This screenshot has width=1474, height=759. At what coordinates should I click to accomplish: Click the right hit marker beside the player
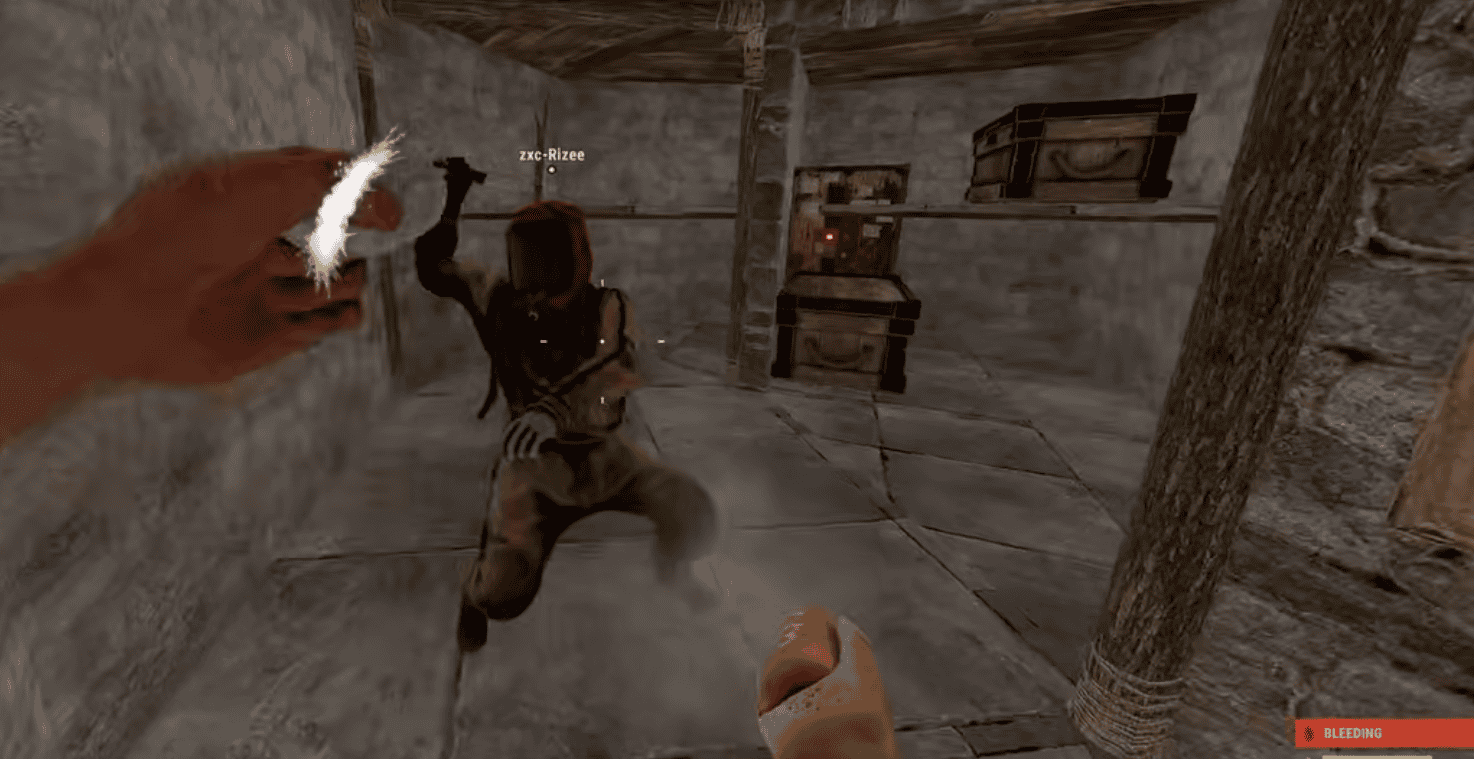(661, 340)
